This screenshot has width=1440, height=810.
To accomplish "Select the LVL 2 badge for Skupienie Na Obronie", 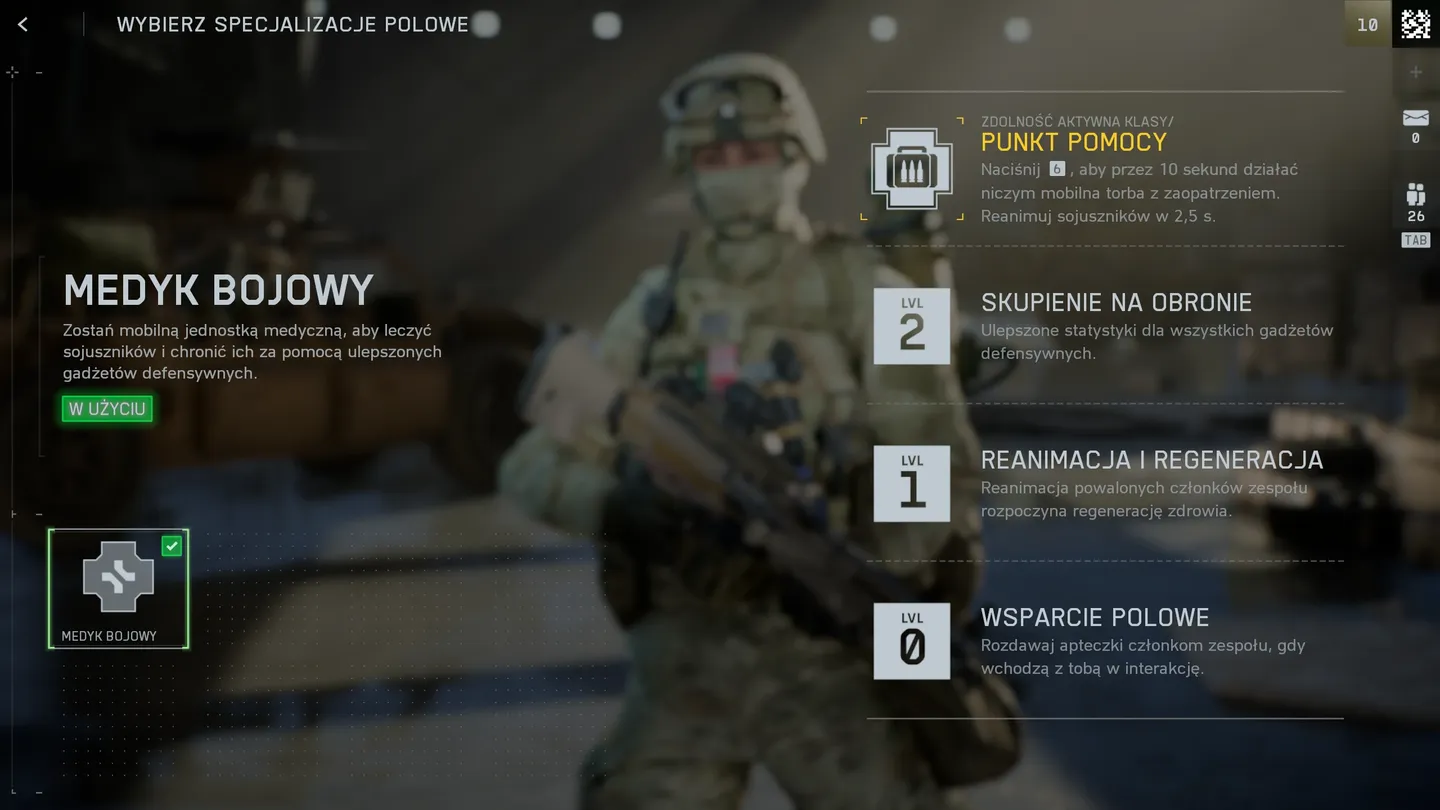I will click(x=911, y=325).
